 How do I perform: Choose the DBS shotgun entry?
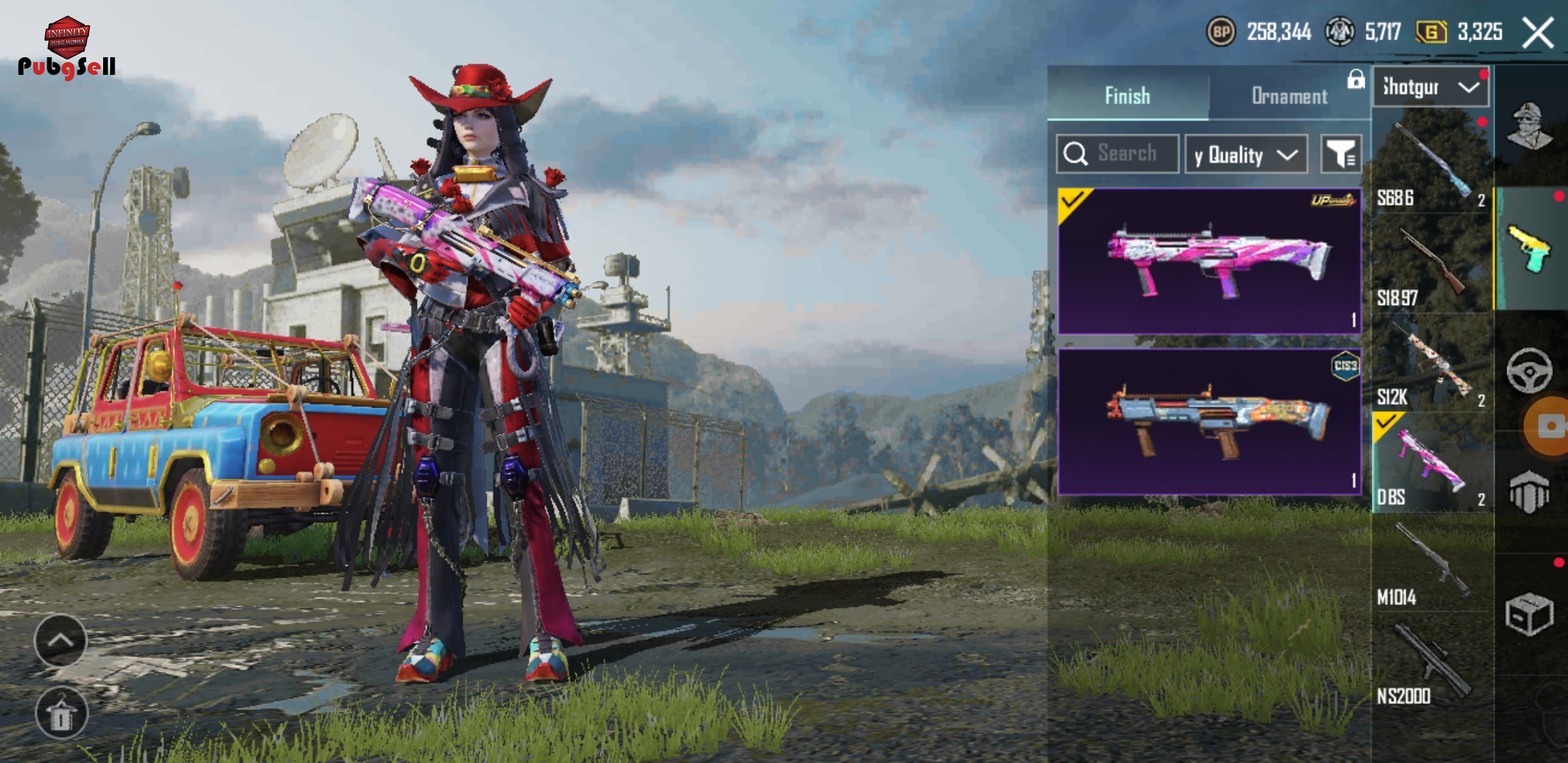tap(1432, 463)
